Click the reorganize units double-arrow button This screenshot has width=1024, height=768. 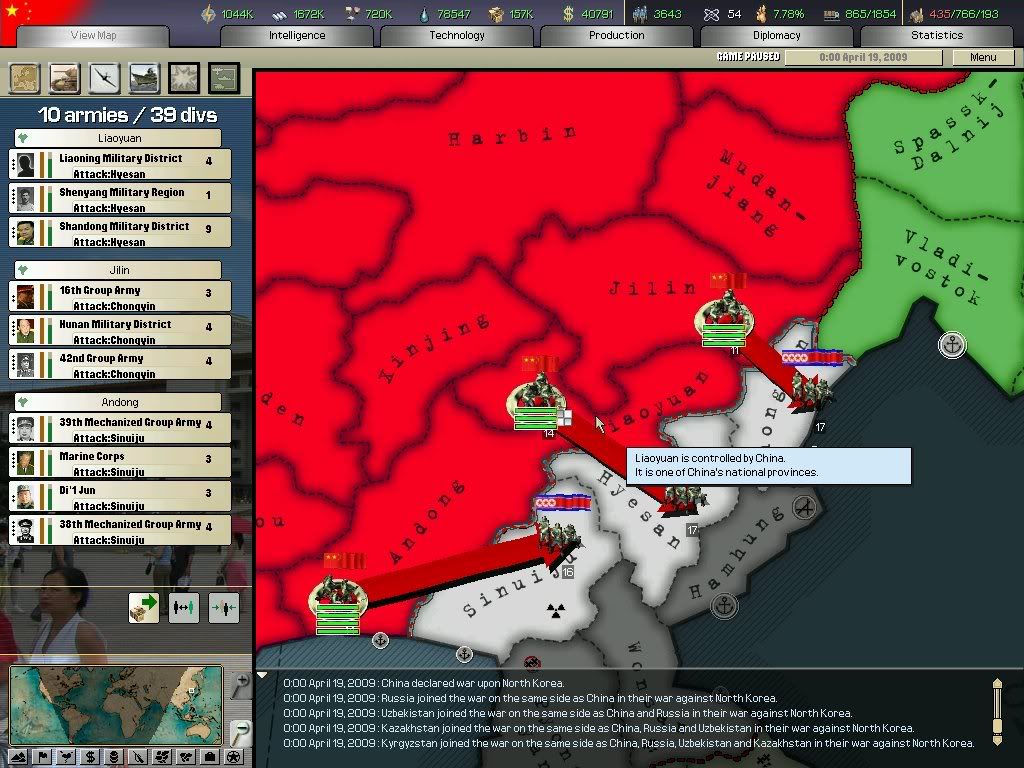click(x=184, y=607)
